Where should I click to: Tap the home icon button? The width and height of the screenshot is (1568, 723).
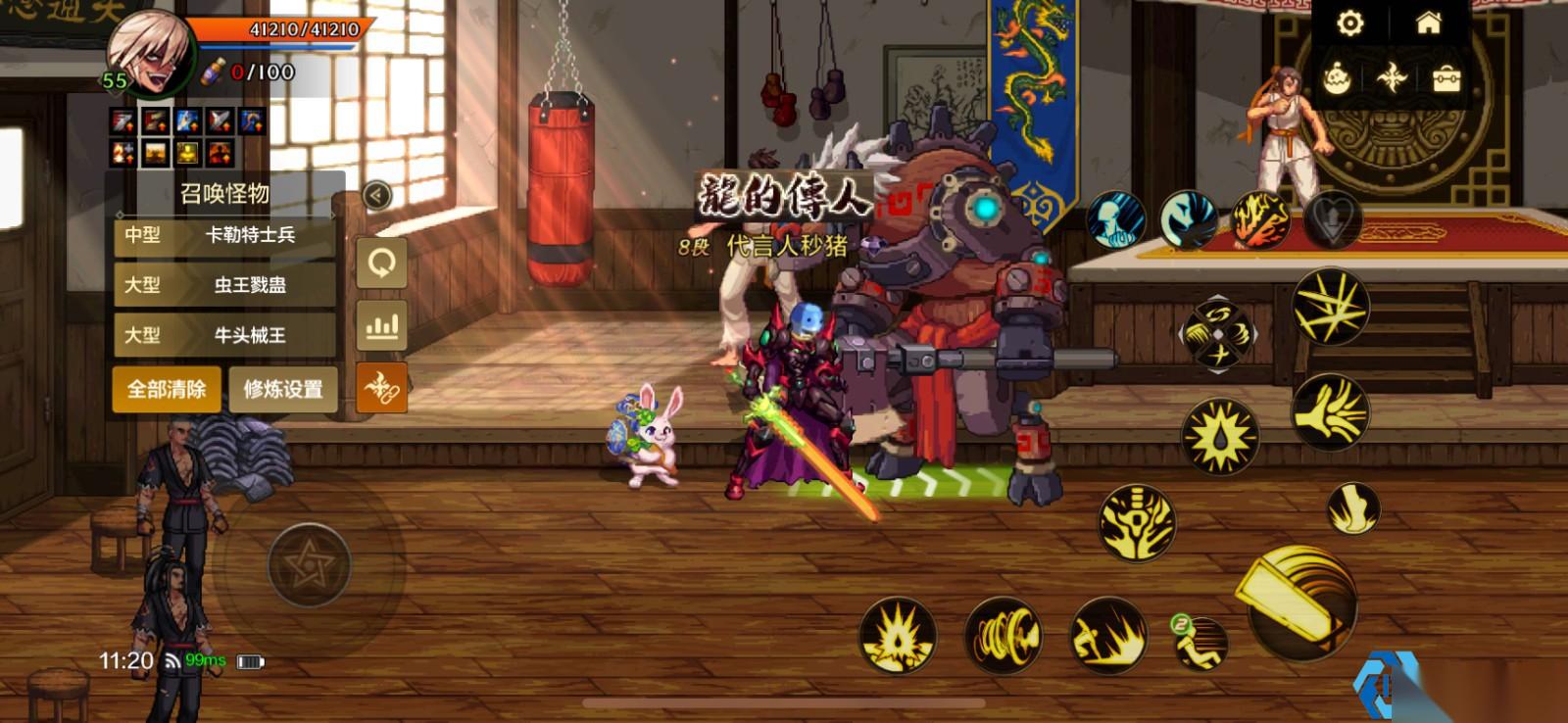pos(1429,24)
